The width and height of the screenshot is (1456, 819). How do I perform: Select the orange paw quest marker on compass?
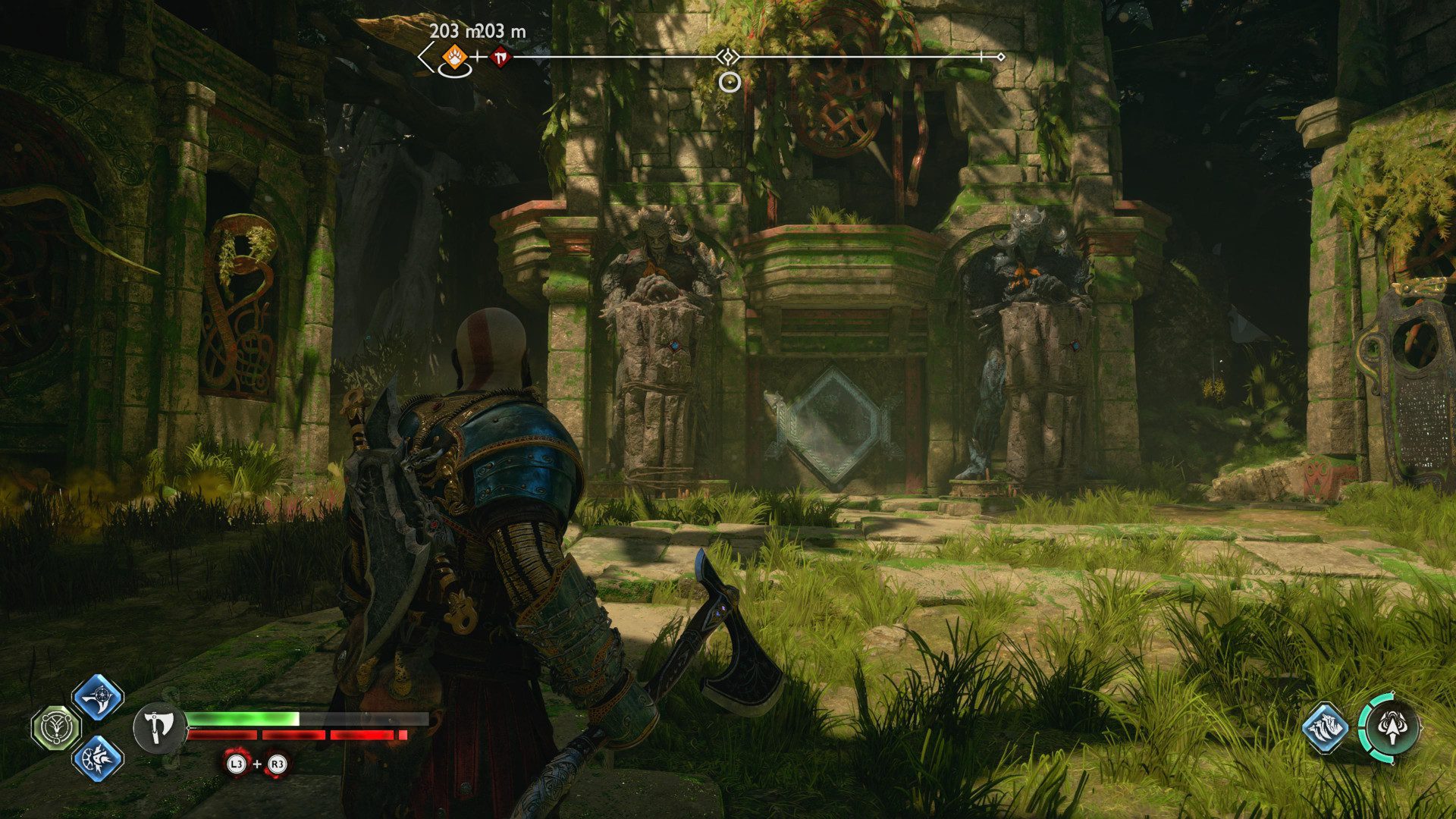453,56
